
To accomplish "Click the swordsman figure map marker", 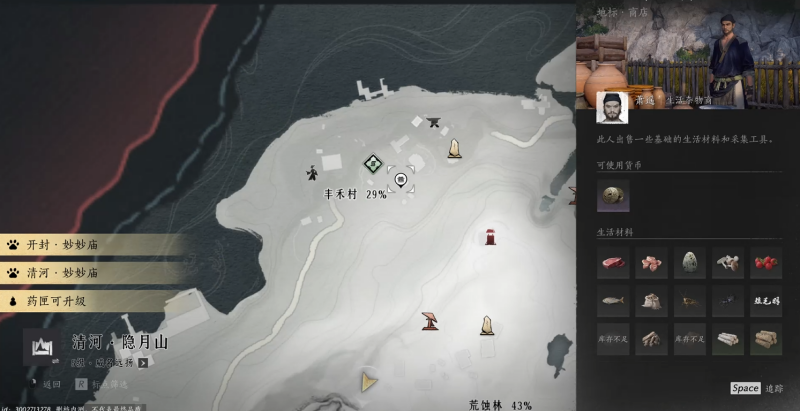I will [x=313, y=172].
